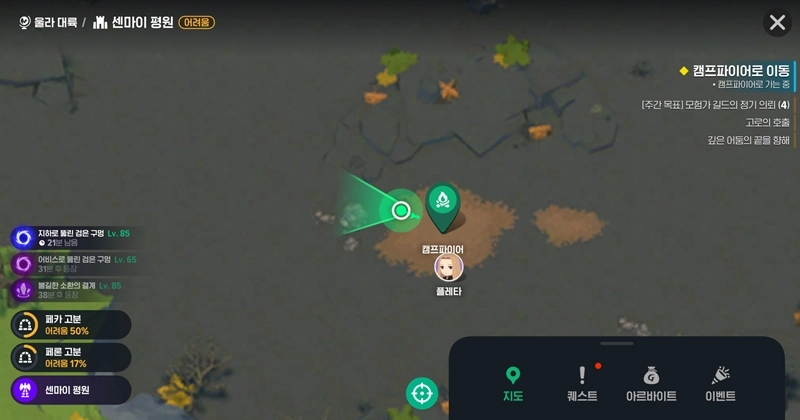
Task: Open the 페론 고분 dungeon entry
Action: (x=70, y=357)
